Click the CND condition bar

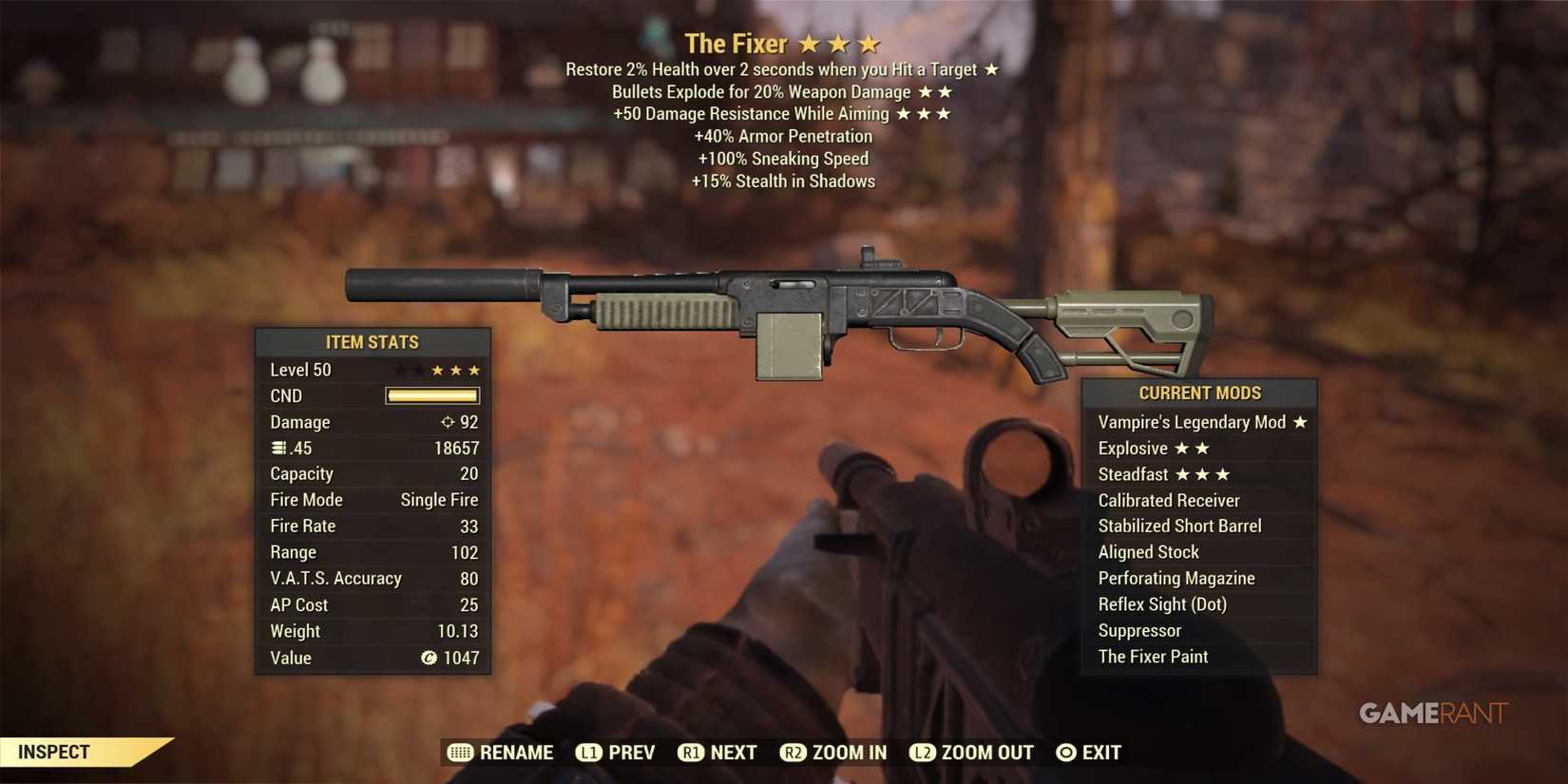pos(432,395)
